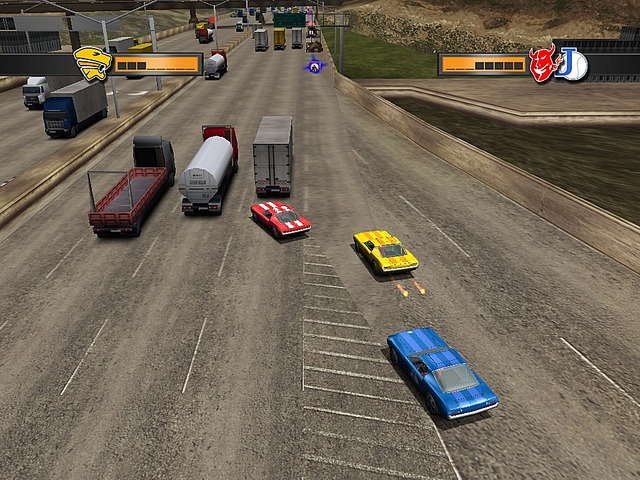Click the yellow helmet player icon
Screen dimensions: 640x480
pyautogui.click(x=92, y=62)
